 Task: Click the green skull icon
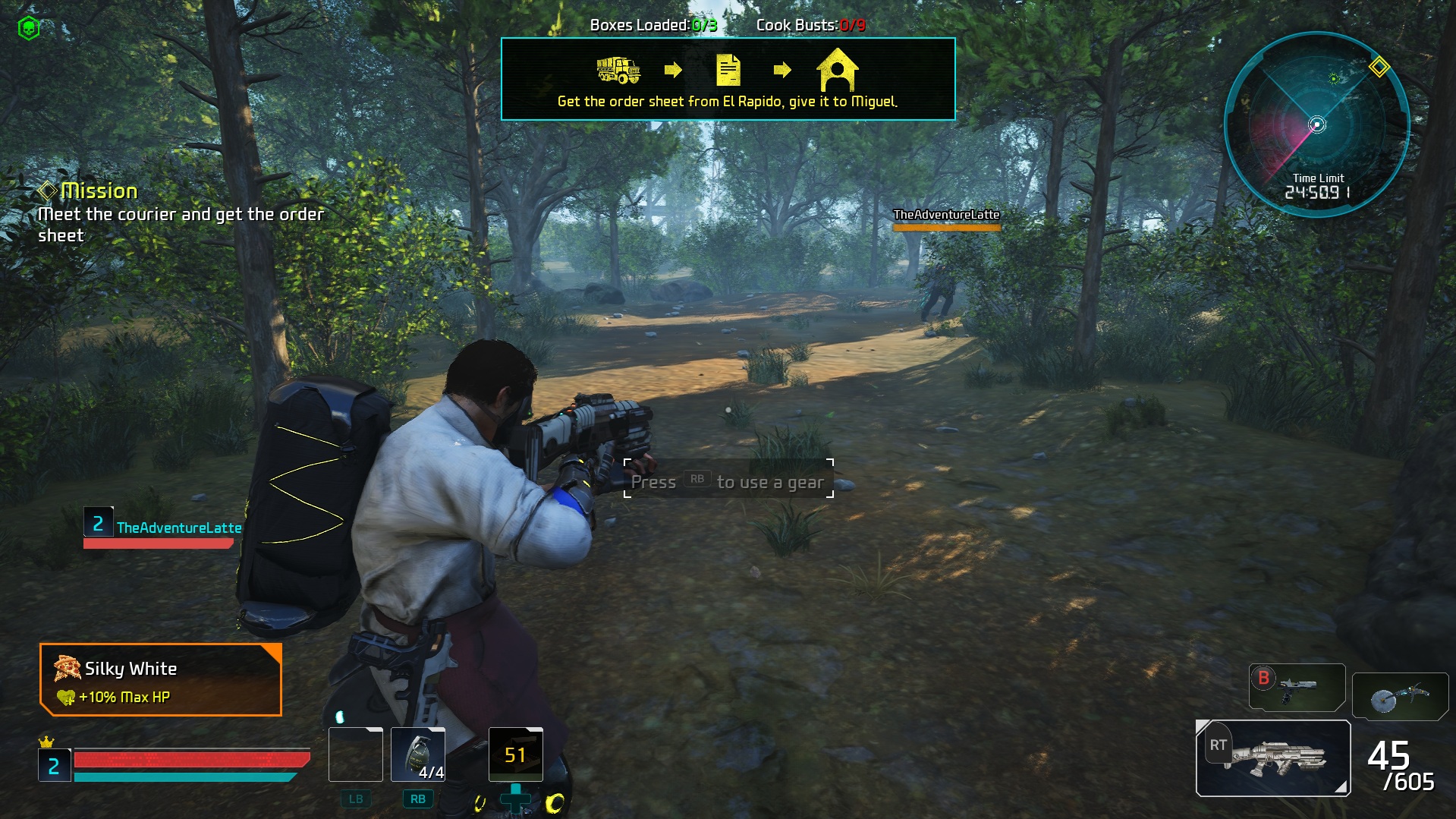tap(29, 29)
